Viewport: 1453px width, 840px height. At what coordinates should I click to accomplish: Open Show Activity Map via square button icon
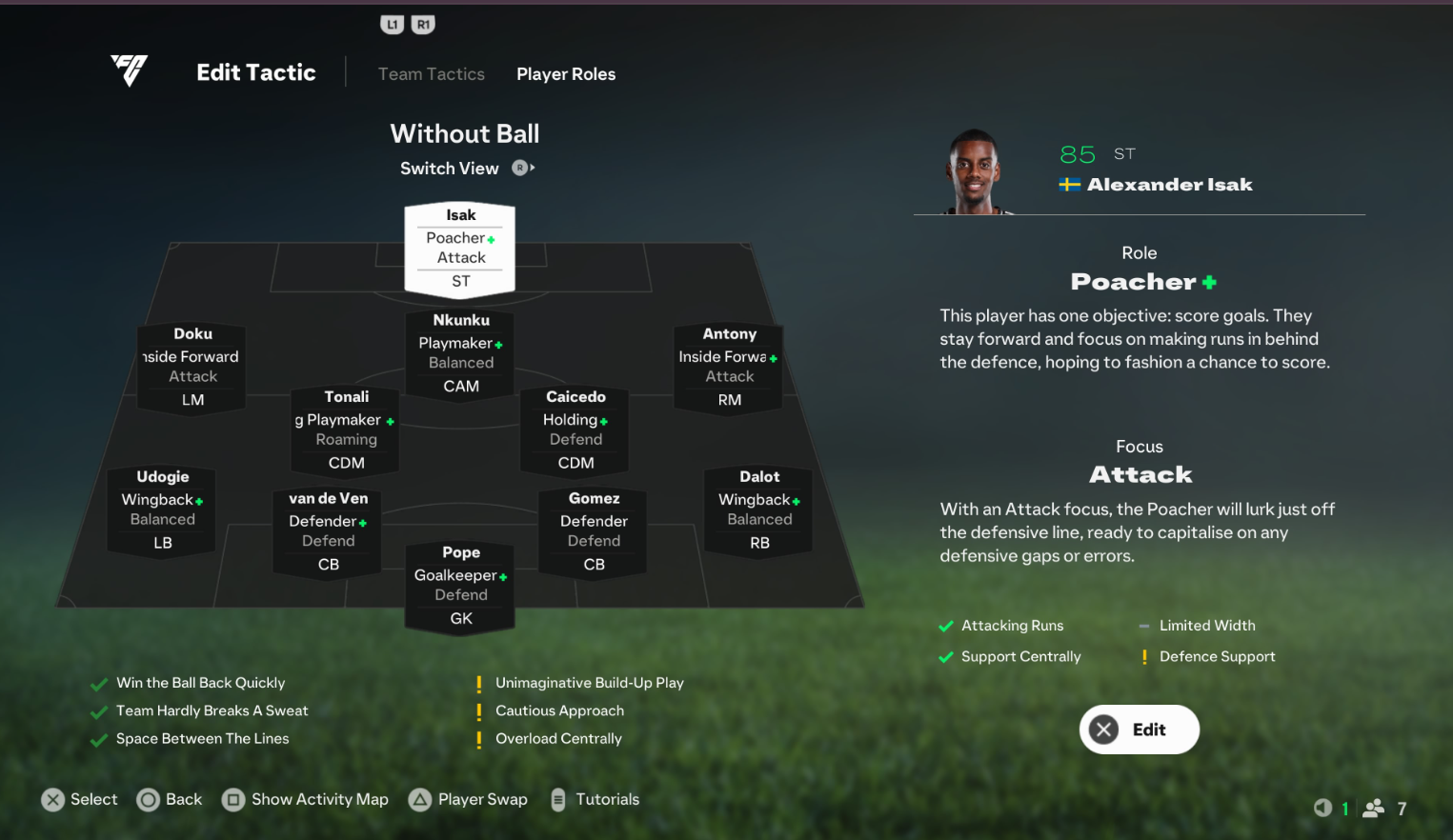pyautogui.click(x=233, y=800)
